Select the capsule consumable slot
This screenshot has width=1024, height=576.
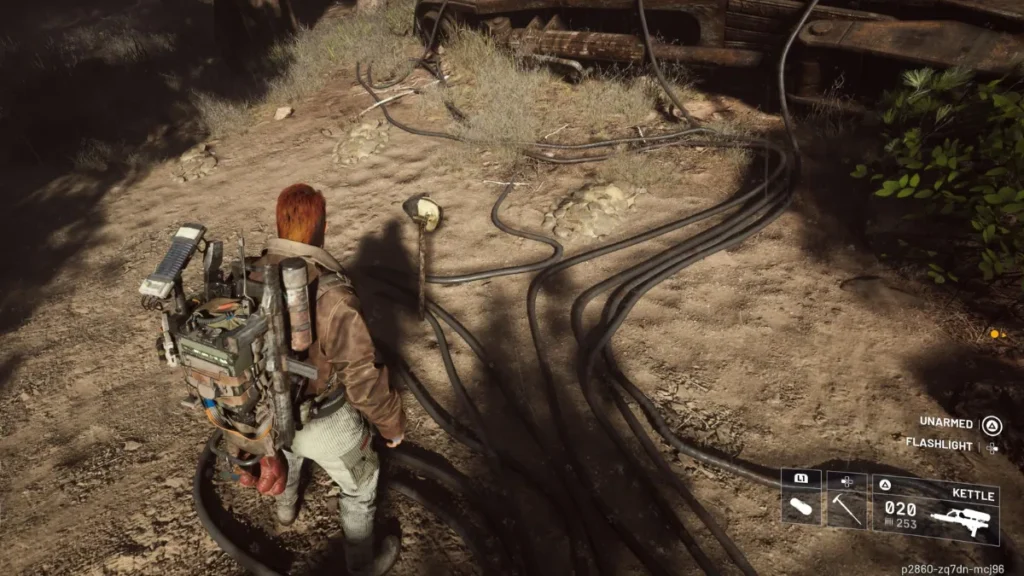(x=801, y=499)
